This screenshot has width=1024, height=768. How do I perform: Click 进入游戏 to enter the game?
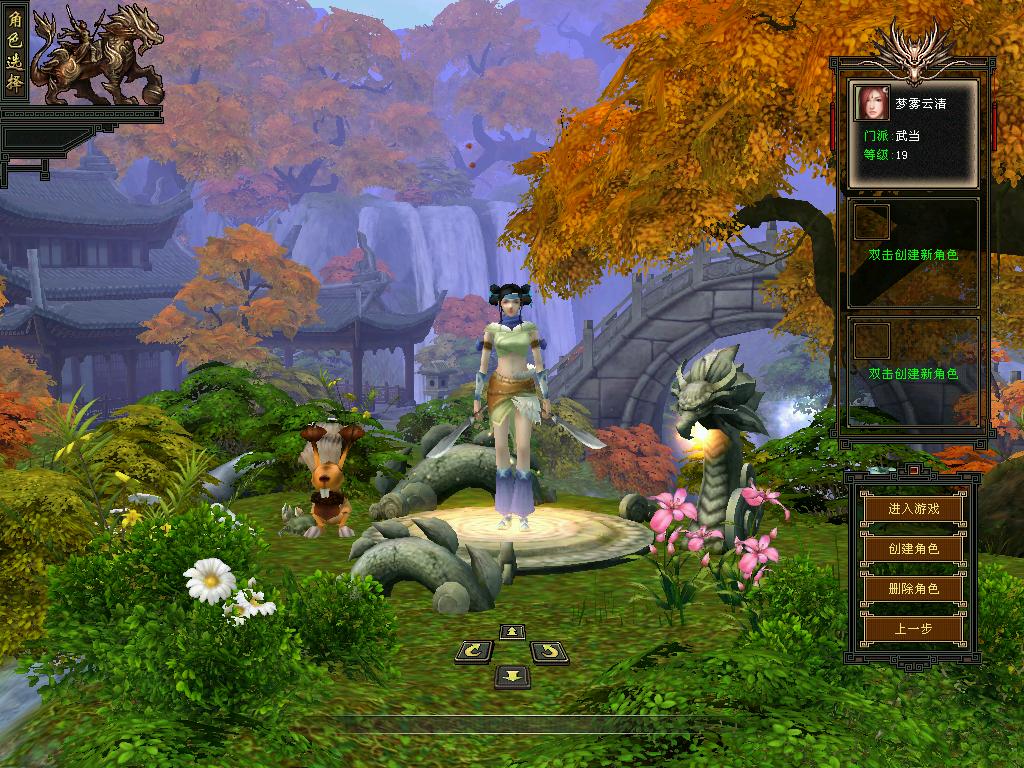(913, 508)
